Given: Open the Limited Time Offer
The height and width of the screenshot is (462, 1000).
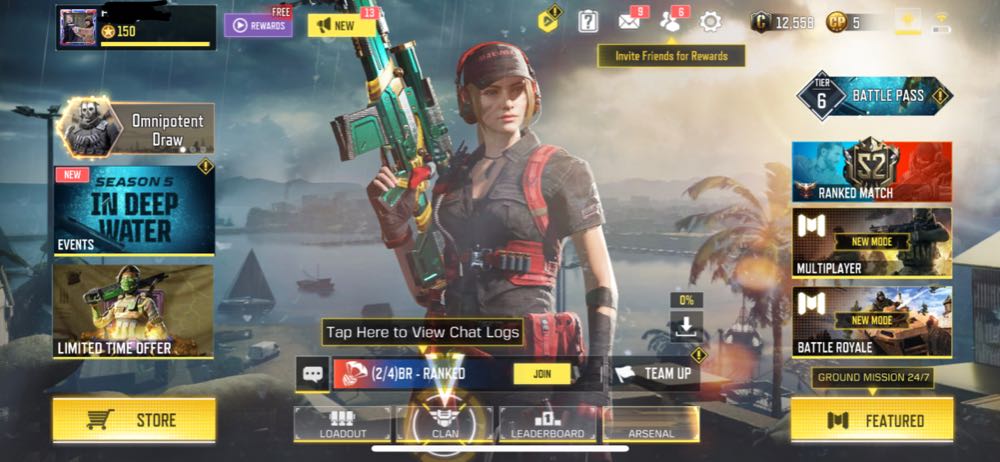Looking at the screenshot, I should 133,311.
